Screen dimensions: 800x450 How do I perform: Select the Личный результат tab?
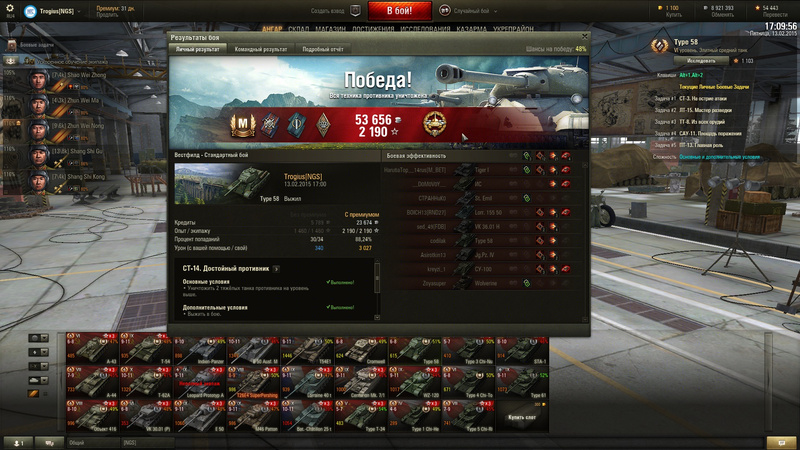pyautogui.click(x=197, y=48)
